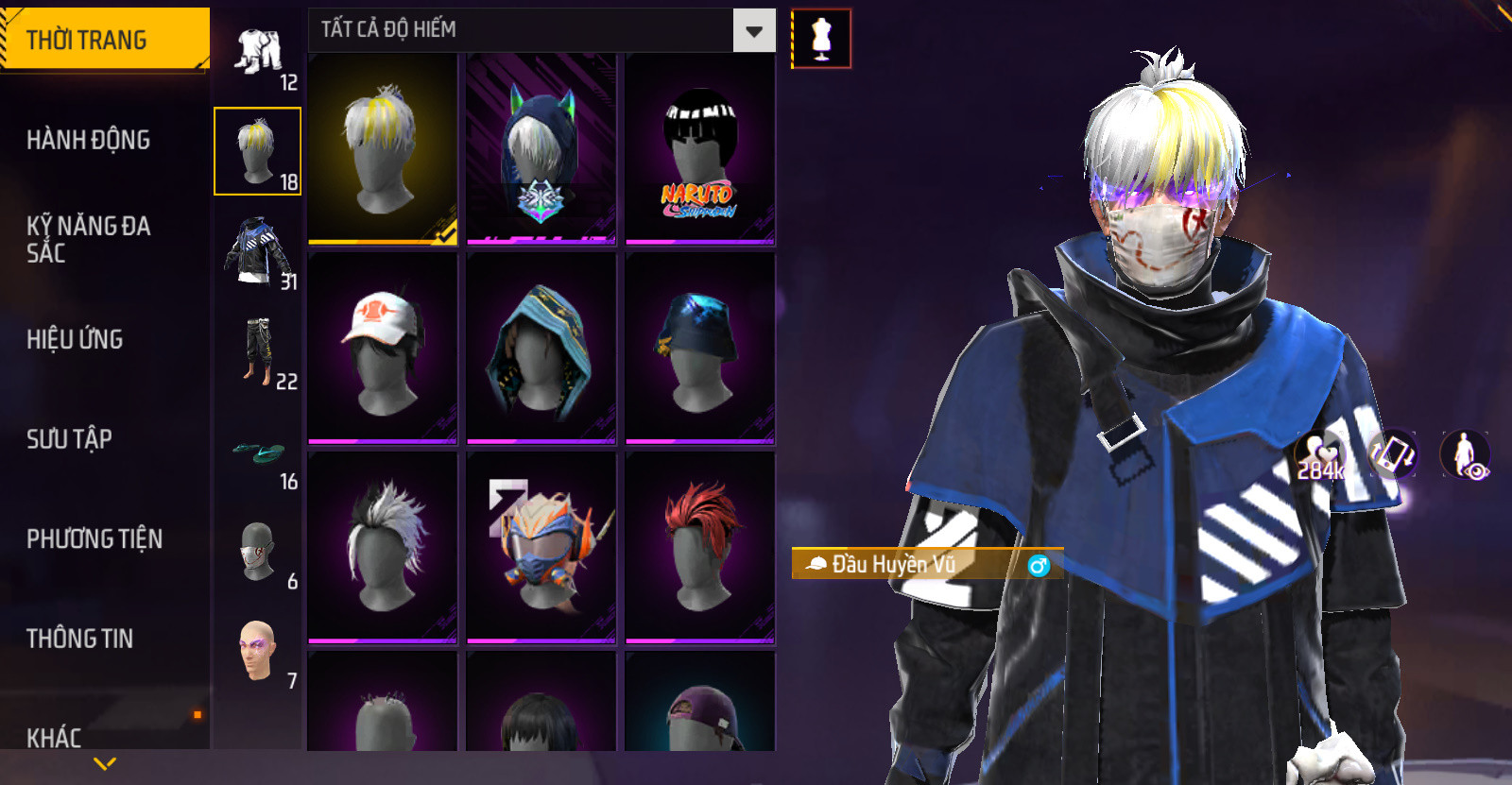Screen dimensions: 1512x785
Task: Pick the face mask category
Action: click(257, 554)
